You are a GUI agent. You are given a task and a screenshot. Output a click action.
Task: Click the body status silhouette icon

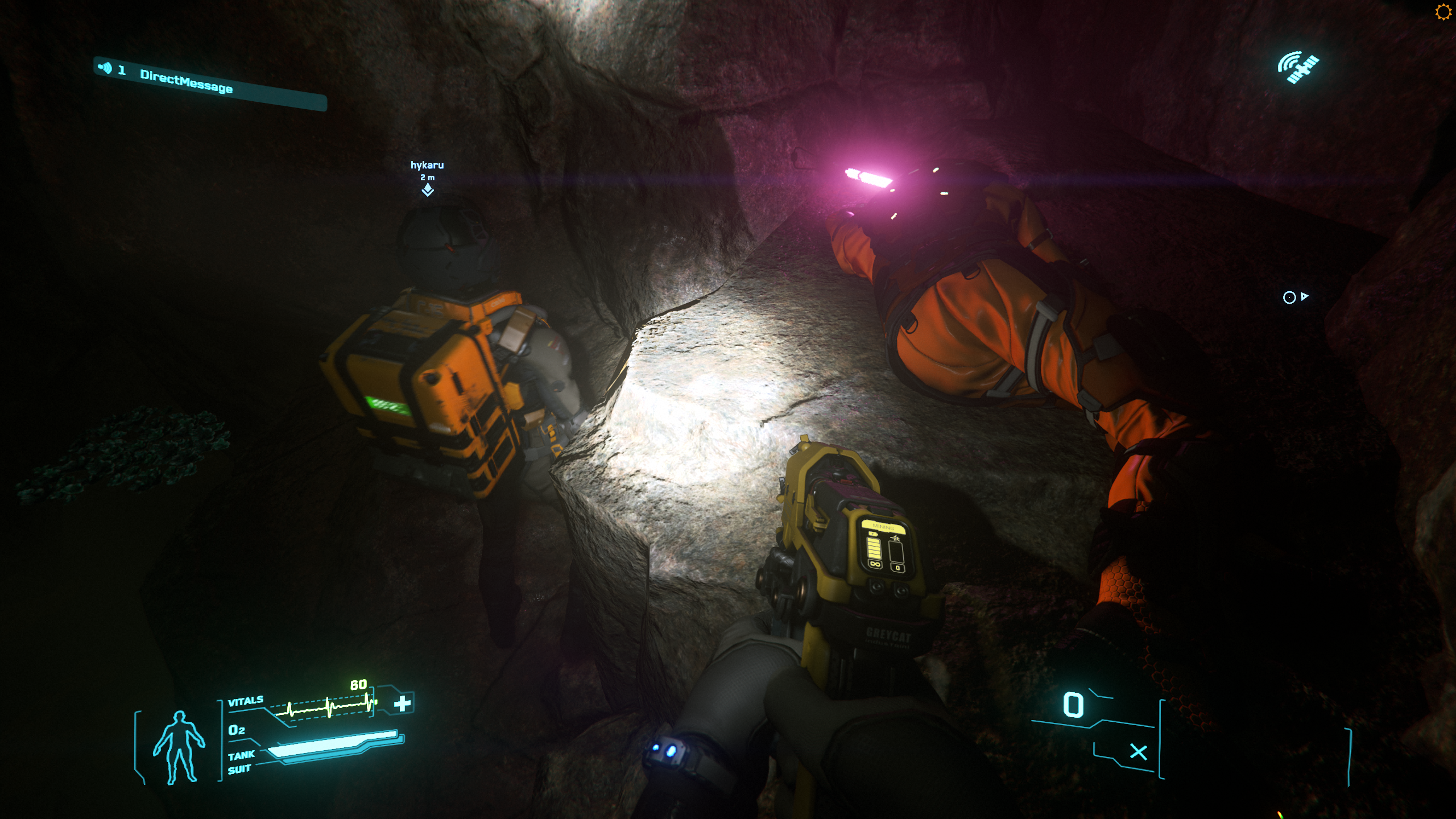coord(179,747)
